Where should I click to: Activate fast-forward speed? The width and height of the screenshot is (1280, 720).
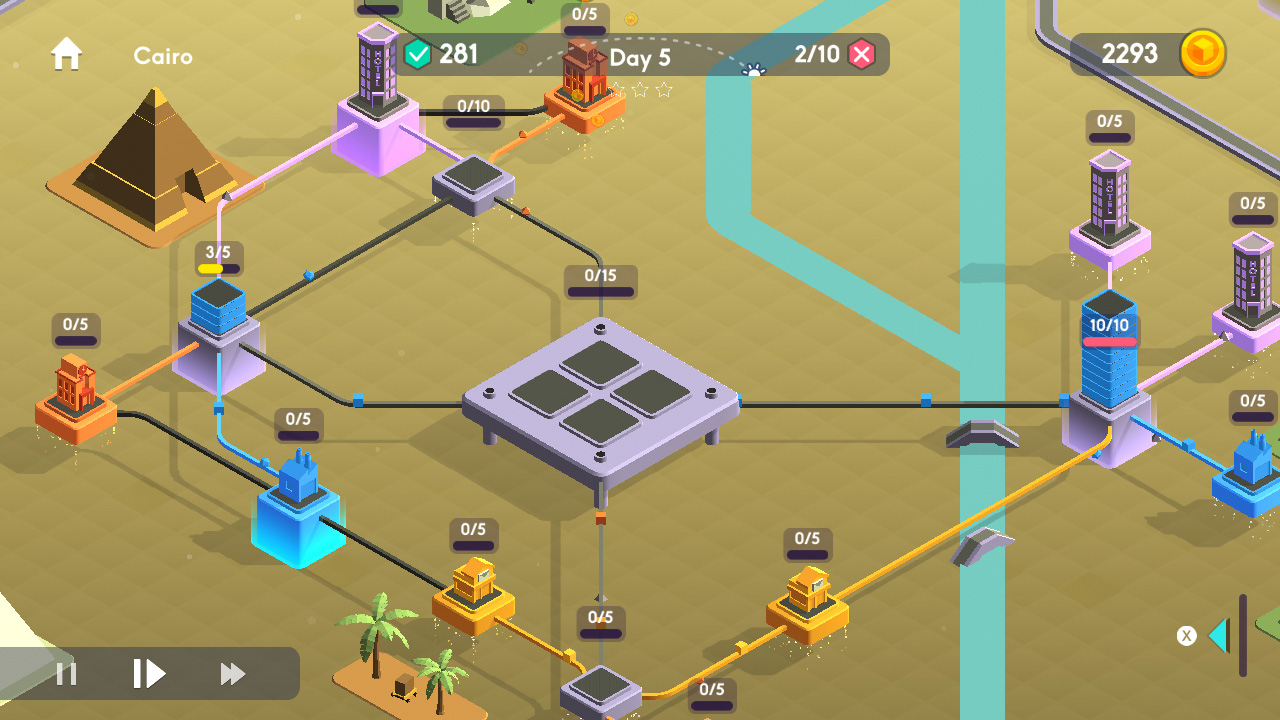coord(233,674)
